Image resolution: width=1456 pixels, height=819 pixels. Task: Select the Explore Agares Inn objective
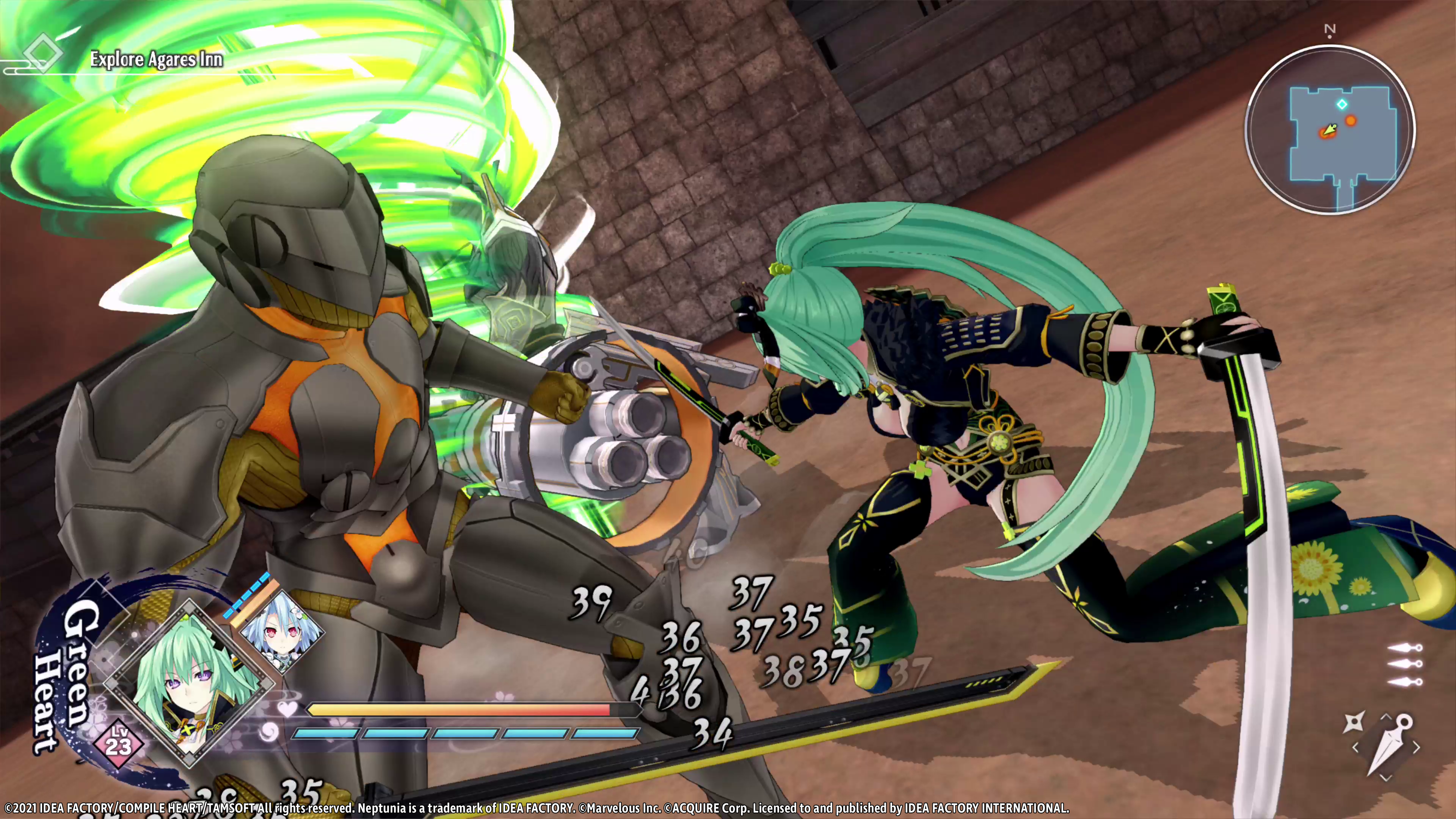coord(156,60)
